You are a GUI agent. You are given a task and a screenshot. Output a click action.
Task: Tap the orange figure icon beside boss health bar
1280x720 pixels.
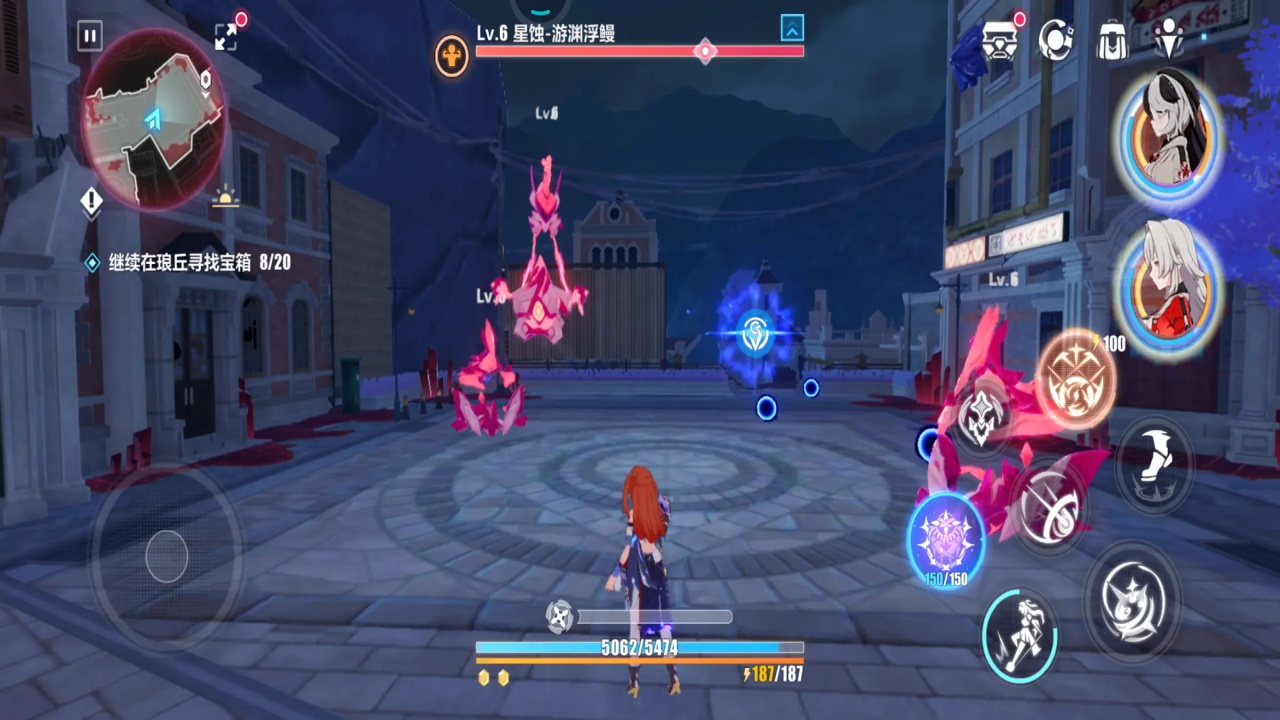pyautogui.click(x=452, y=55)
